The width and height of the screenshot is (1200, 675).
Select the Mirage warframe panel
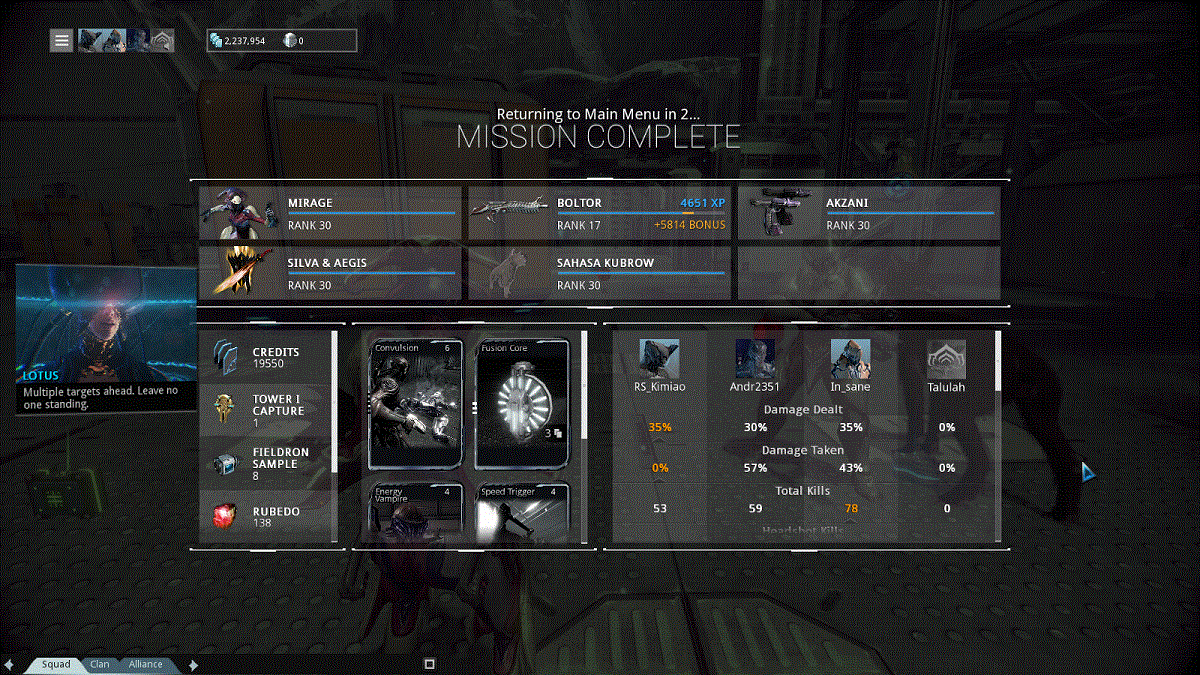click(330, 213)
